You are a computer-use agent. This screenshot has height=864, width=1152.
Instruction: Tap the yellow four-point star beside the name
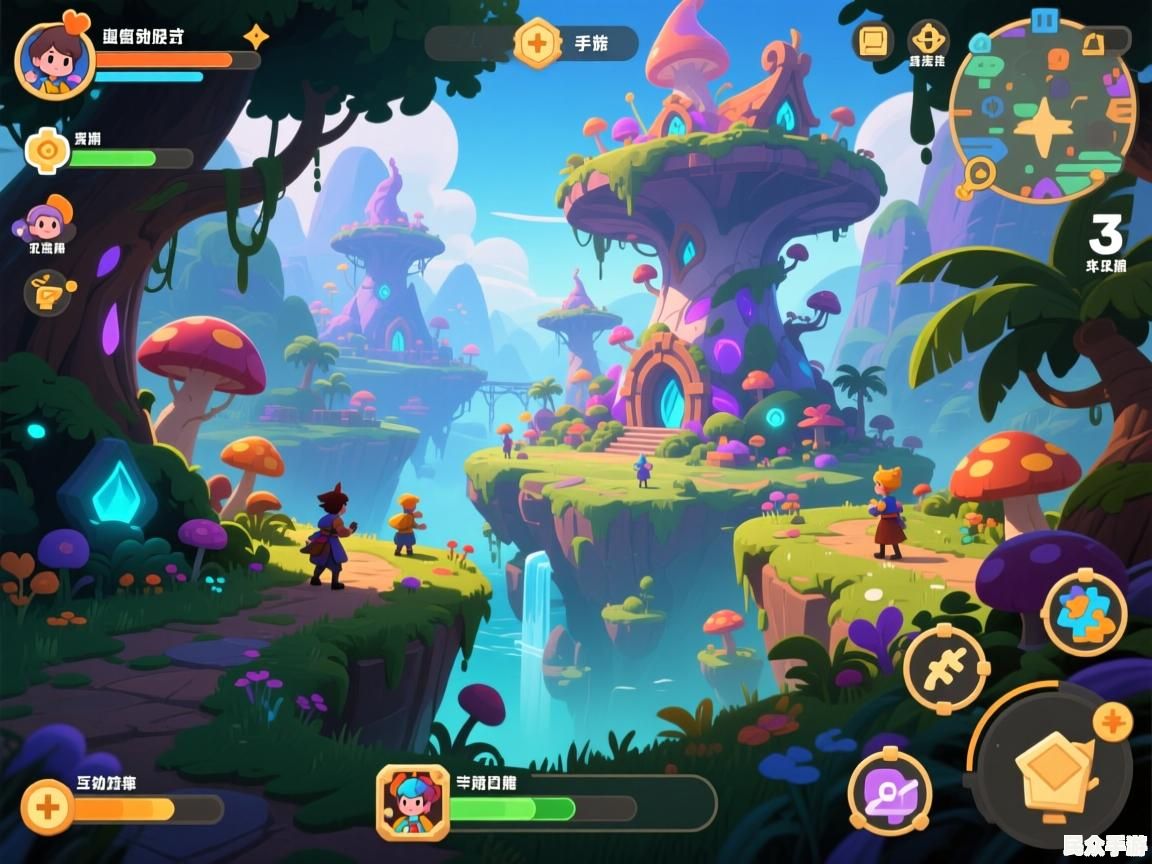[x=256, y=37]
